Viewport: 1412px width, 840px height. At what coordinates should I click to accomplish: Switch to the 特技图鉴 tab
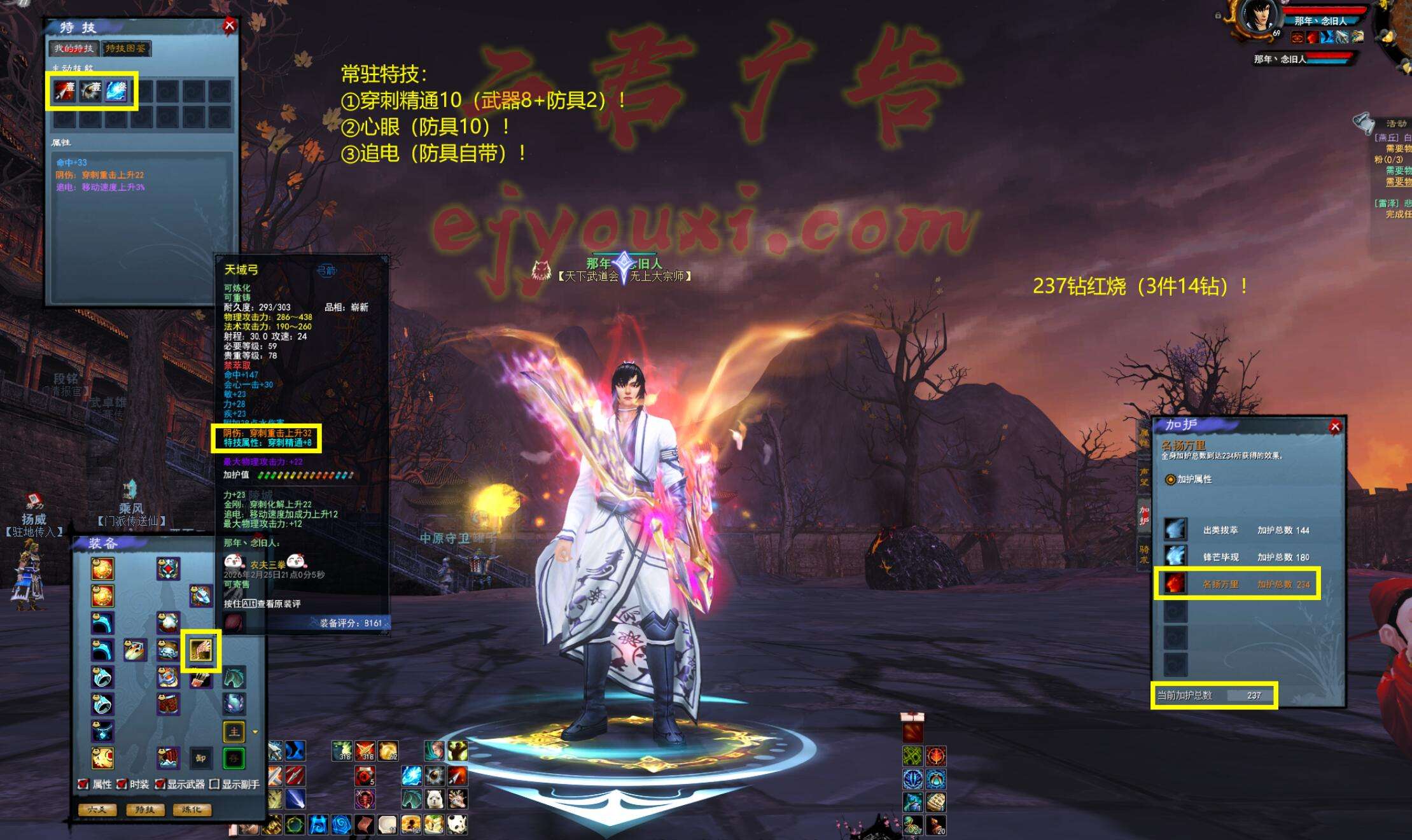click(125, 48)
